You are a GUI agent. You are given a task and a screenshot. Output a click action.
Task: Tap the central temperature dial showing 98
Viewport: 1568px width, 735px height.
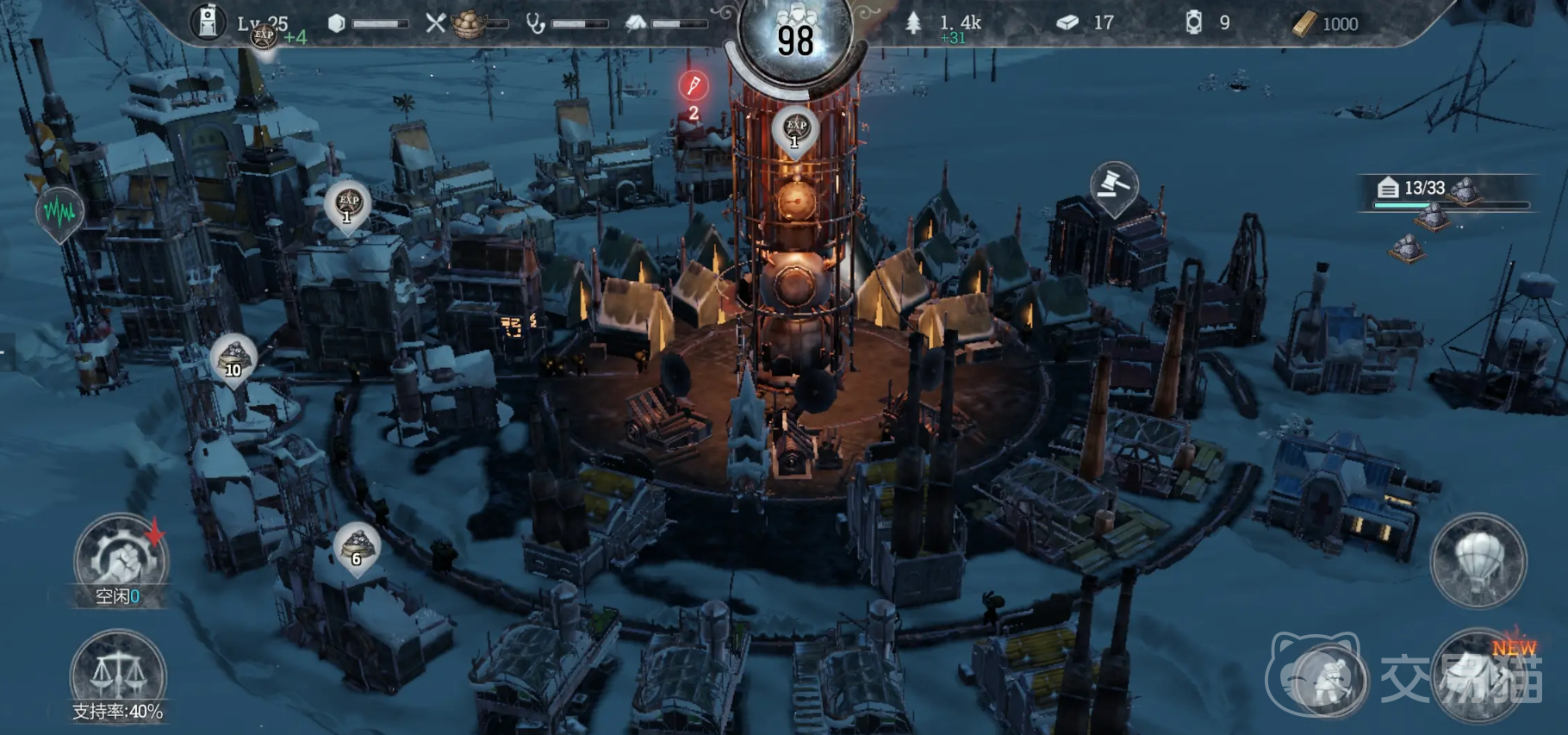pyautogui.click(x=794, y=39)
